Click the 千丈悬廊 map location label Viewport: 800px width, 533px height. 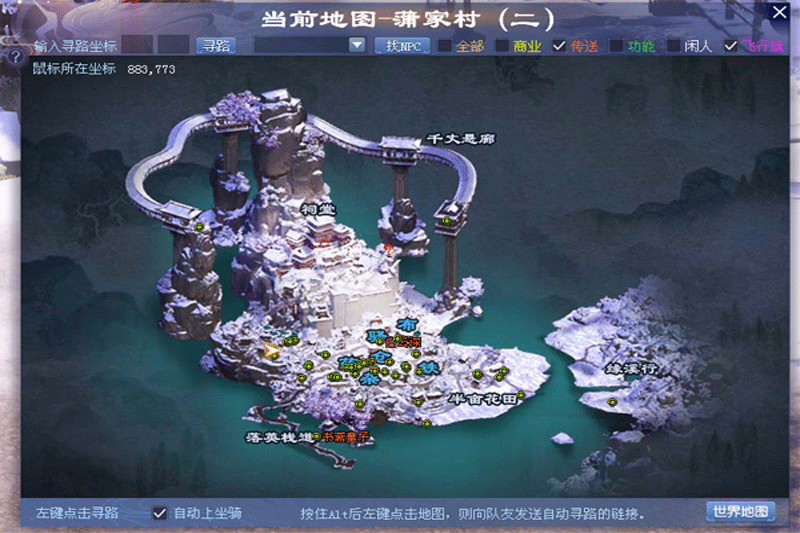(x=461, y=139)
